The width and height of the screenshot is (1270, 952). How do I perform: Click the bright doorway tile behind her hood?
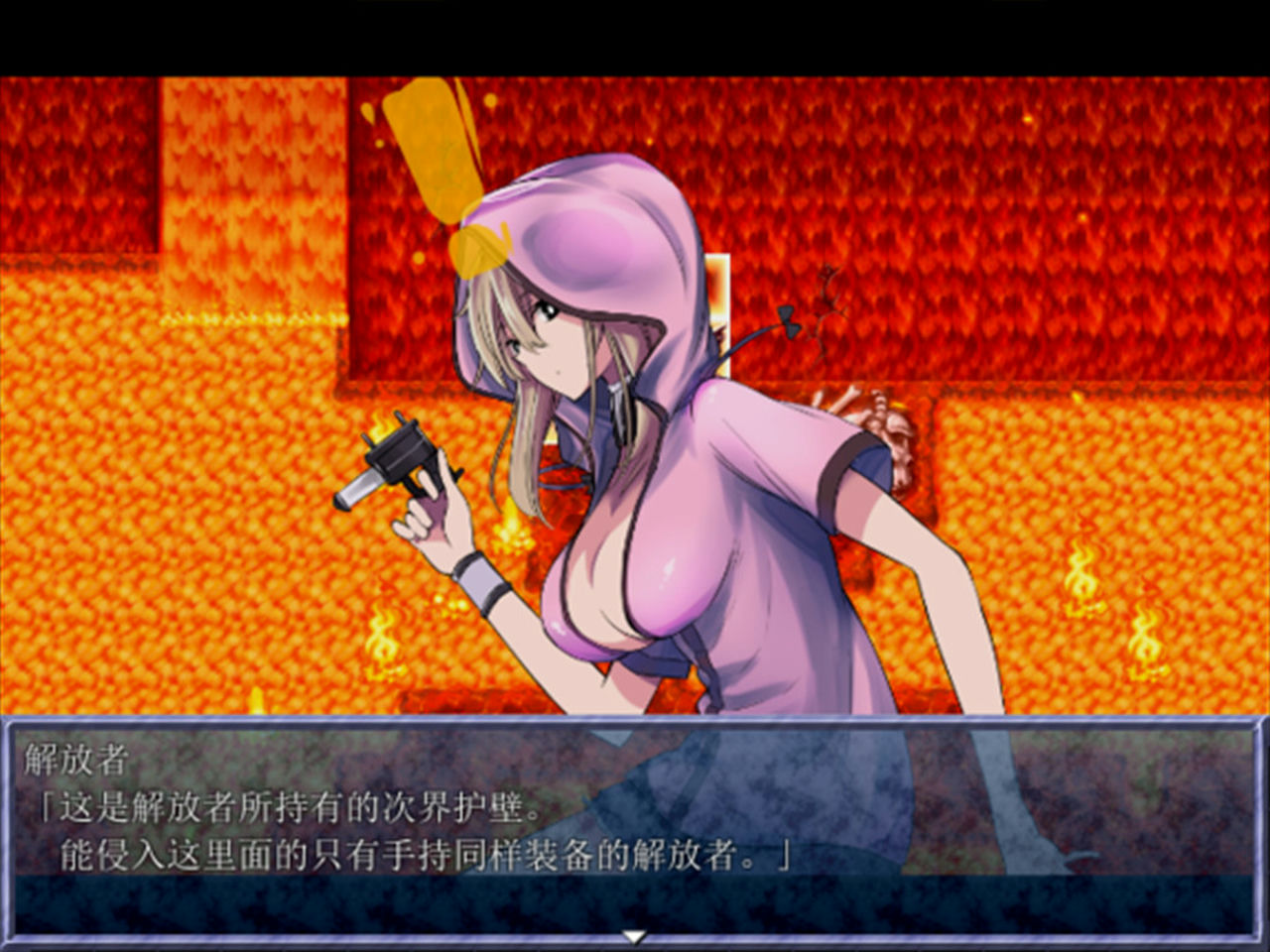point(716,297)
